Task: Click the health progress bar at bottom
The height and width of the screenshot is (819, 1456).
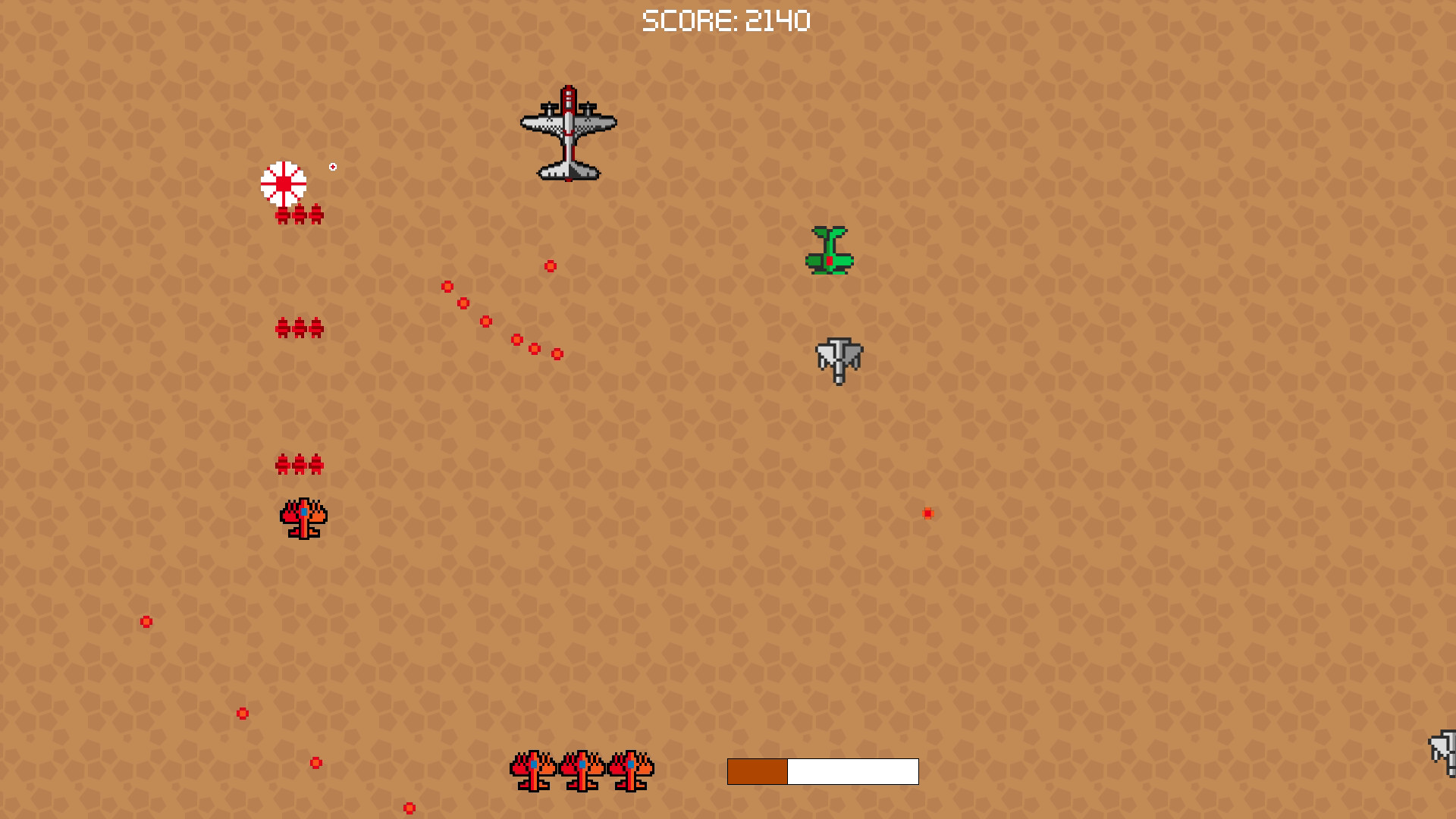Action: 823,771
